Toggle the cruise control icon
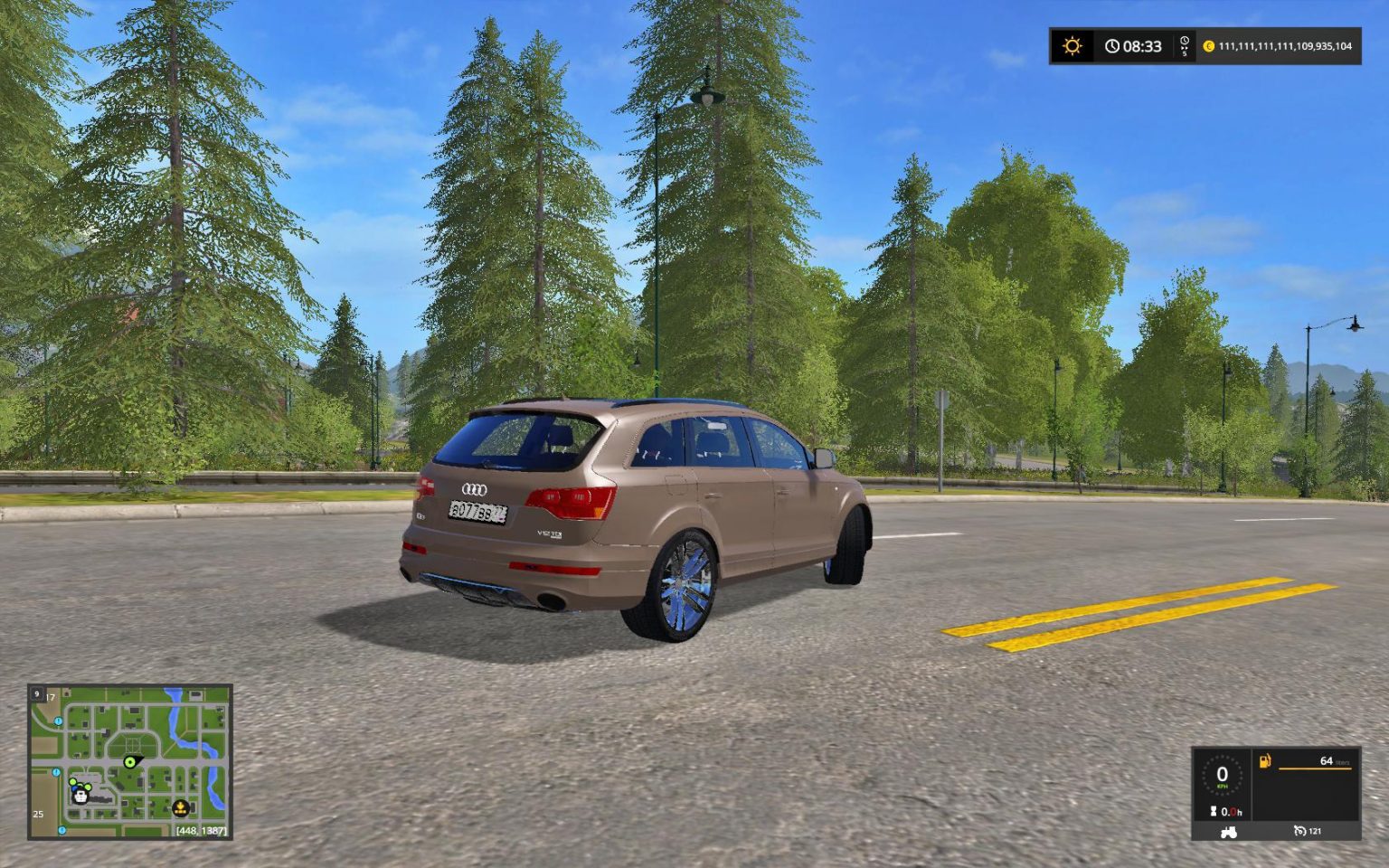This screenshot has height=868, width=1389. point(1300,831)
